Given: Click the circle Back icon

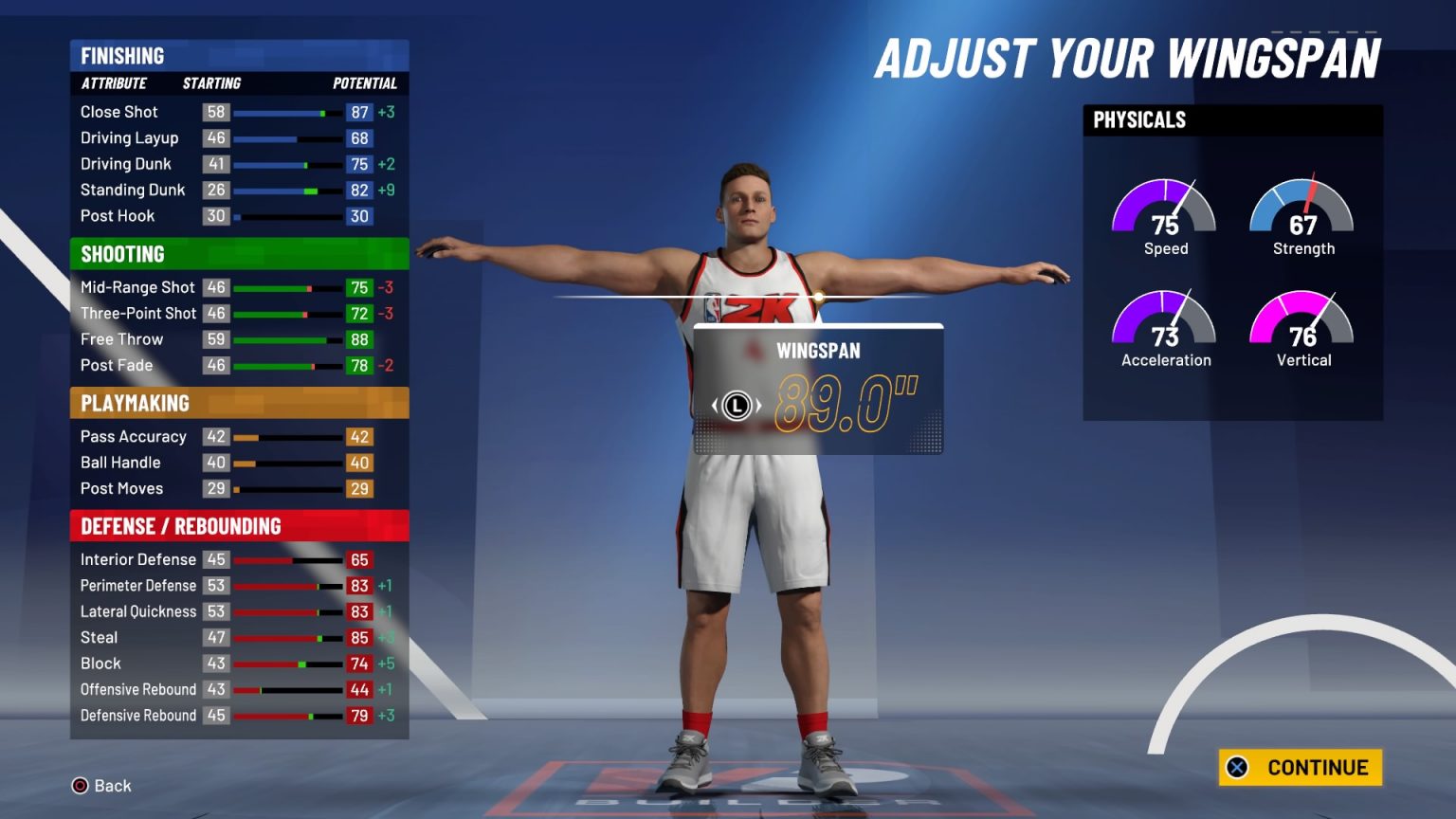Looking at the screenshot, I should (80, 786).
